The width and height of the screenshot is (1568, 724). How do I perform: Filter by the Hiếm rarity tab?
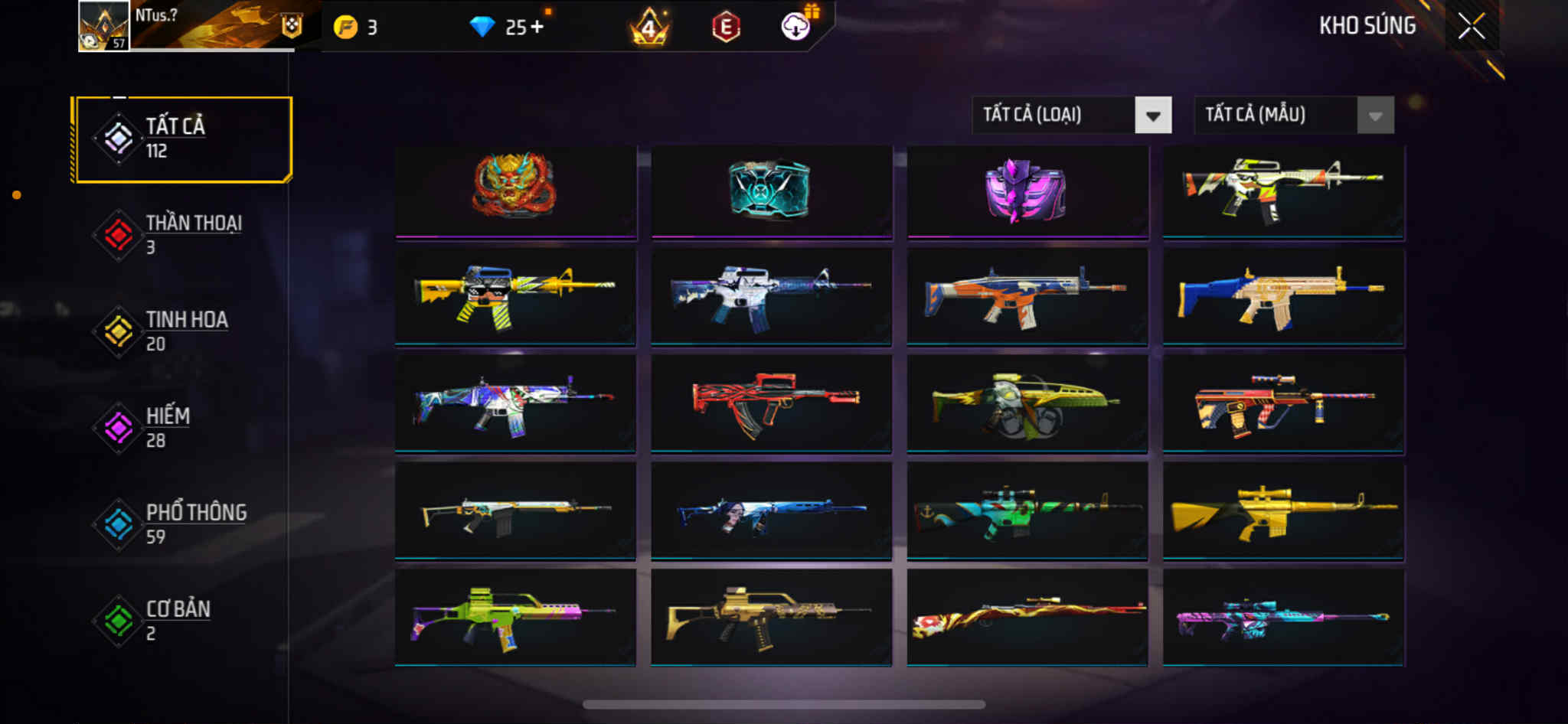(x=183, y=428)
